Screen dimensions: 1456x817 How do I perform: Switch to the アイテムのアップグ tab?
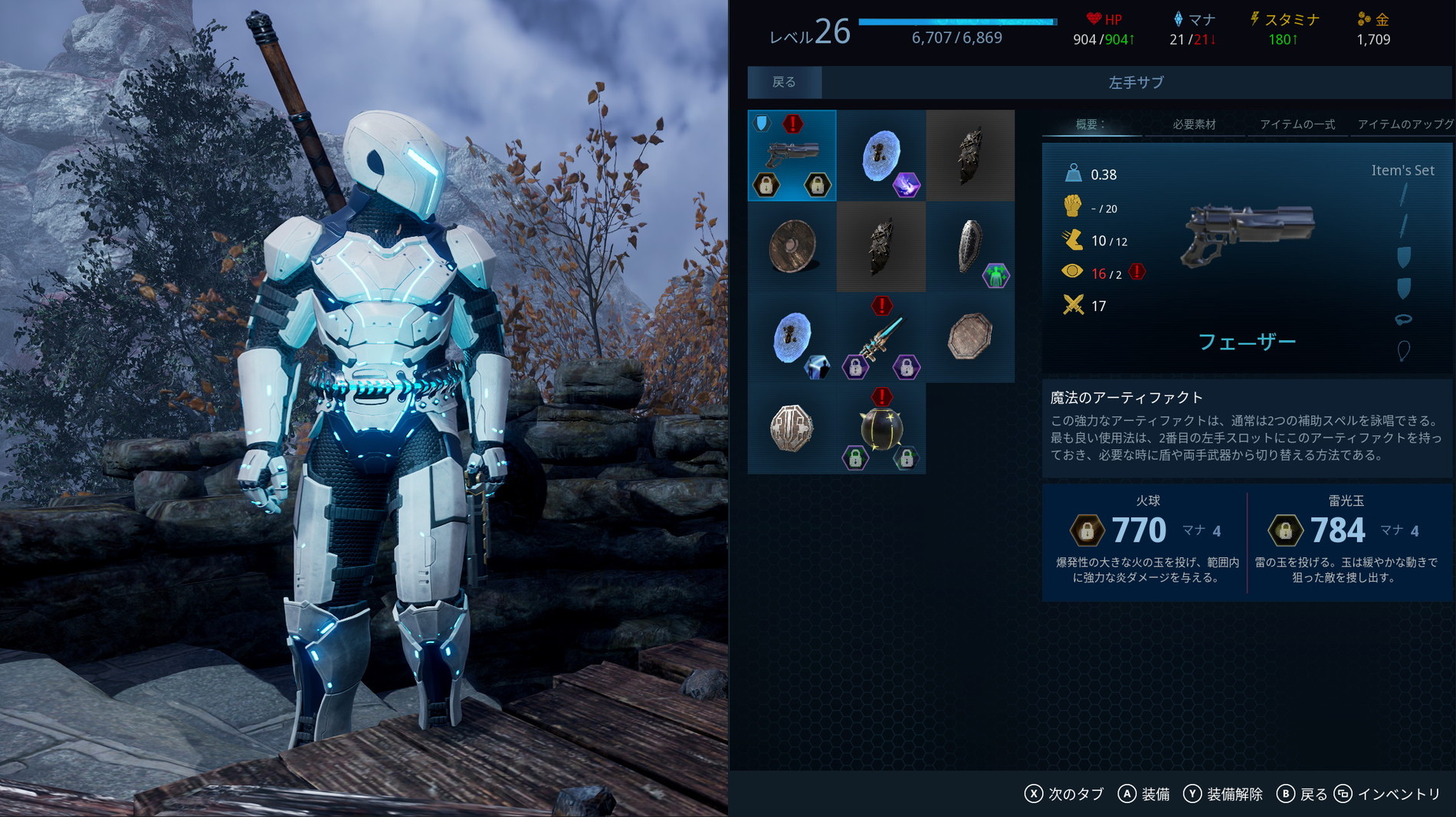coord(1404,124)
